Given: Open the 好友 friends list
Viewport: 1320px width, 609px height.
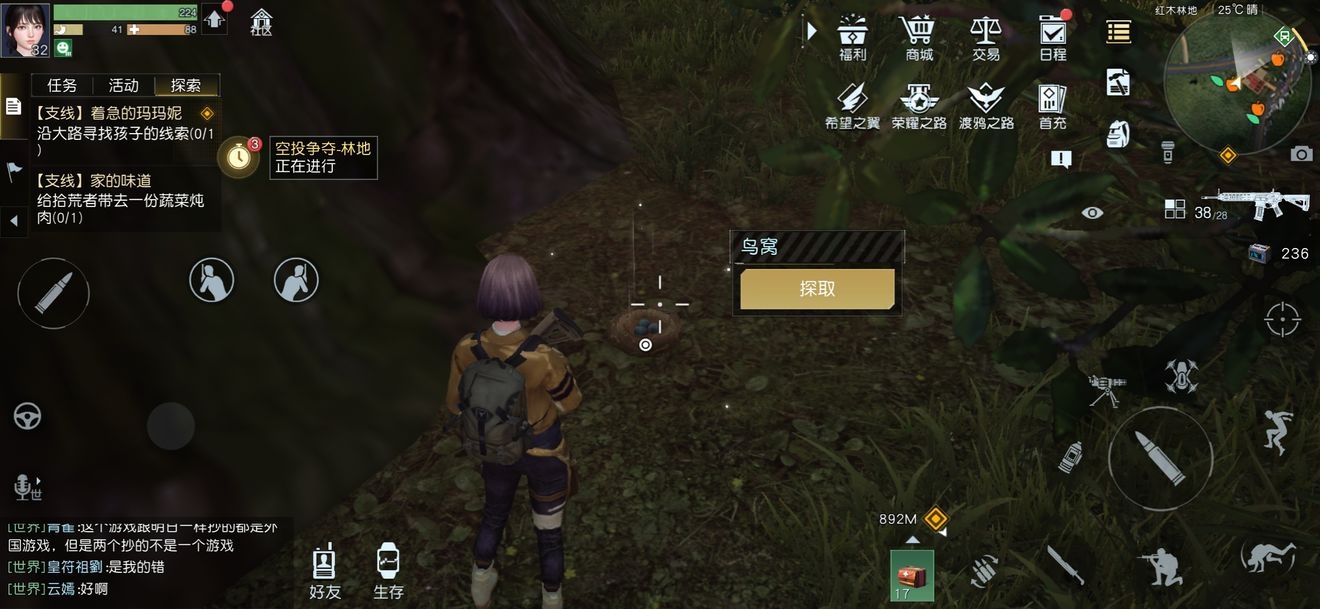Looking at the screenshot, I should (x=324, y=572).
